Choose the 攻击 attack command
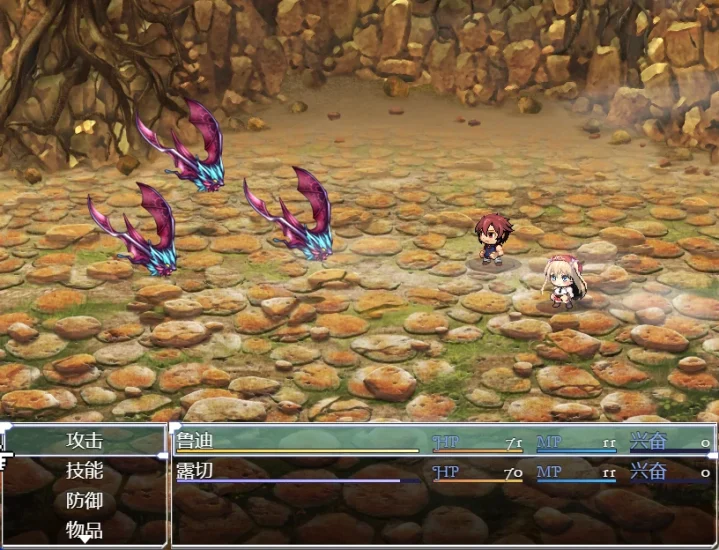The height and width of the screenshot is (550, 719). [x=85, y=440]
